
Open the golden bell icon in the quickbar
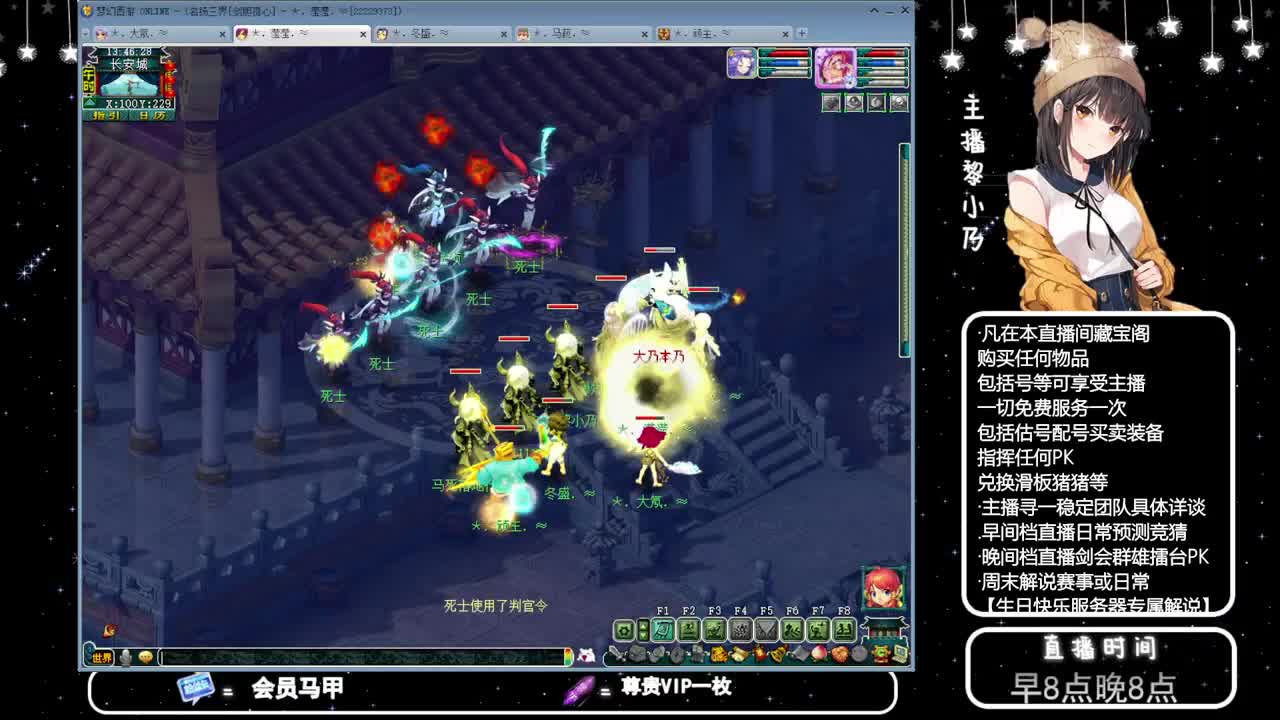(779, 653)
